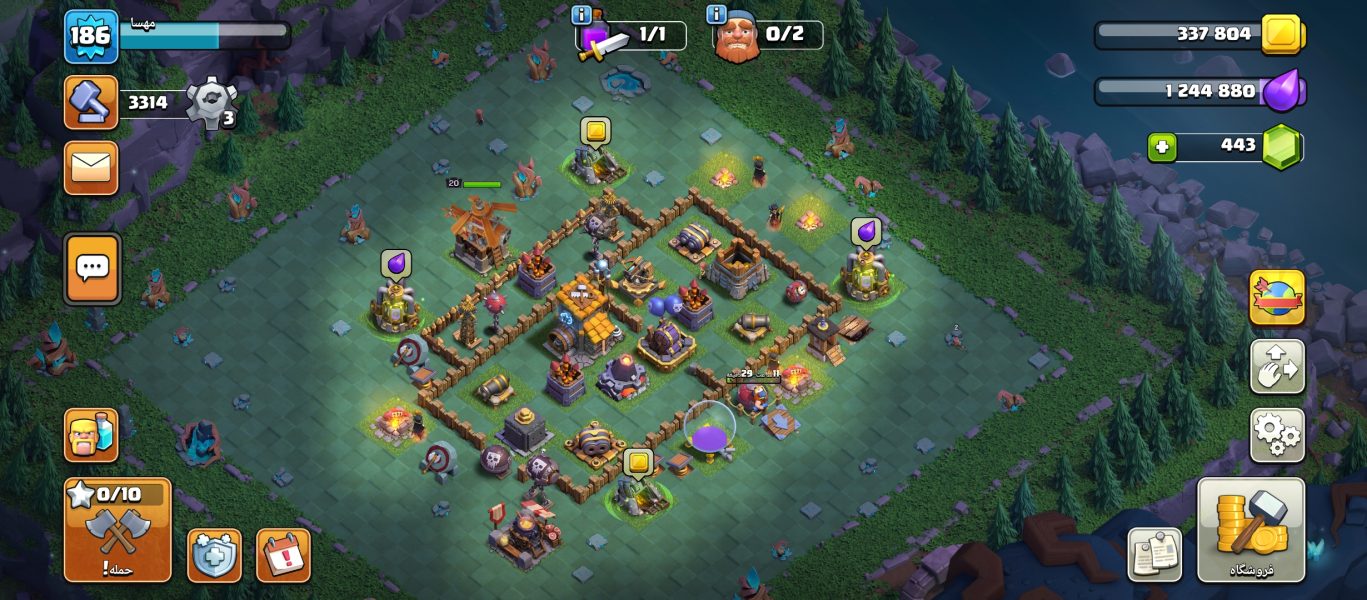Screen dimensions: 1367x600
Task: Show the player profile via level 186 badge
Action: pos(91,37)
